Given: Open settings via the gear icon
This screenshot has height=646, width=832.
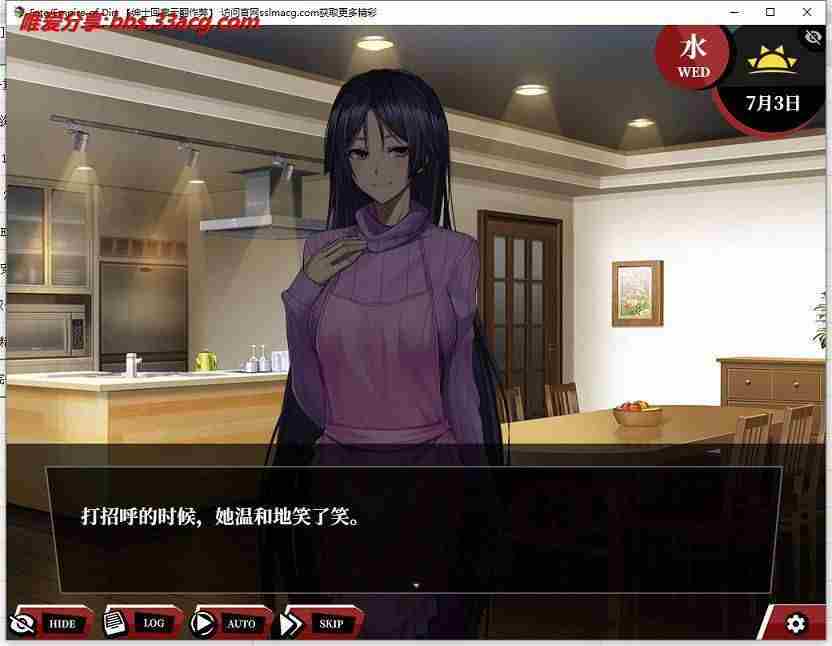Looking at the screenshot, I should point(796,624).
